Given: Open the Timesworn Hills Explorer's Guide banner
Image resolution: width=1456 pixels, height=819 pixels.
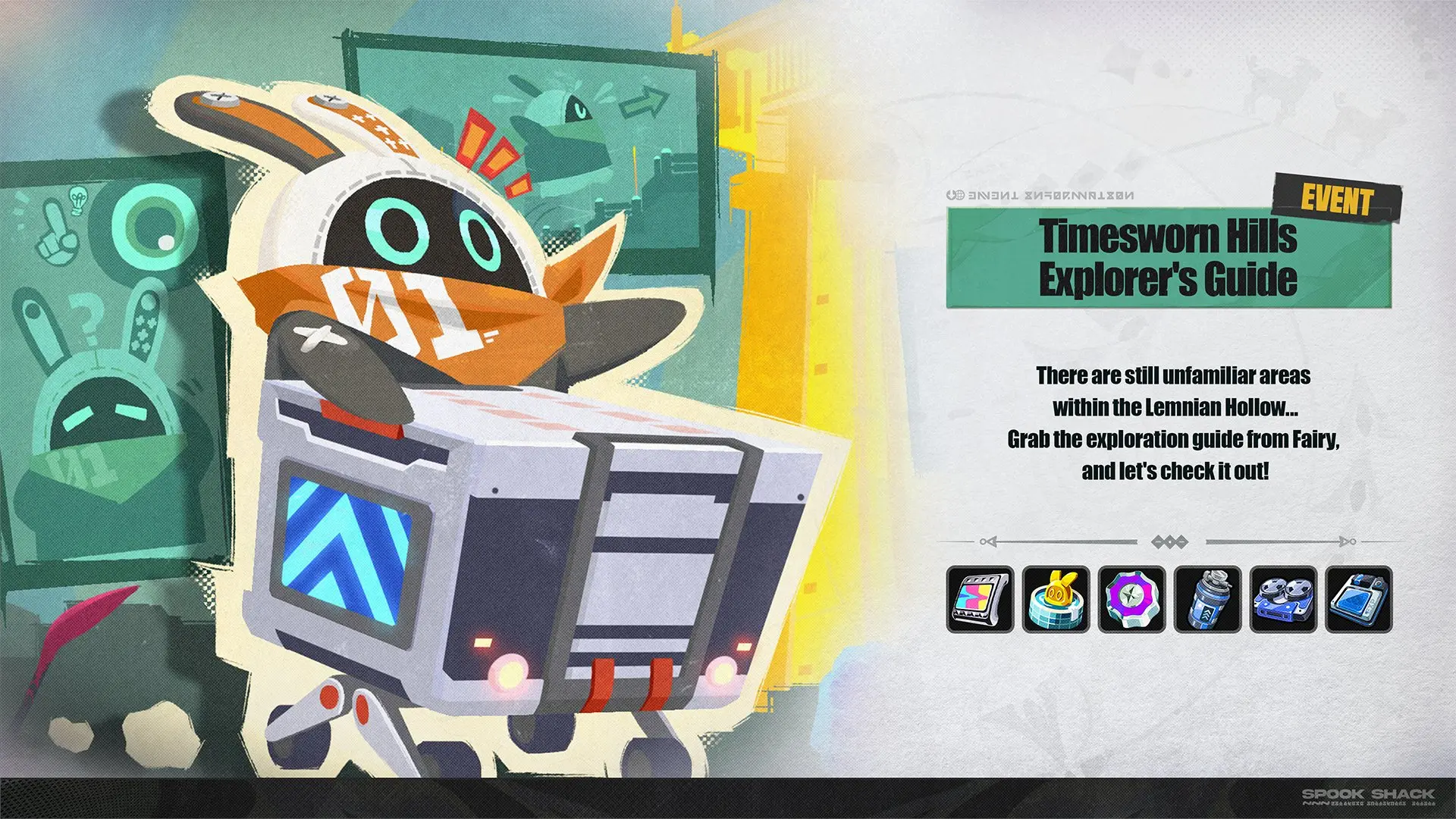Looking at the screenshot, I should 1168,258.
